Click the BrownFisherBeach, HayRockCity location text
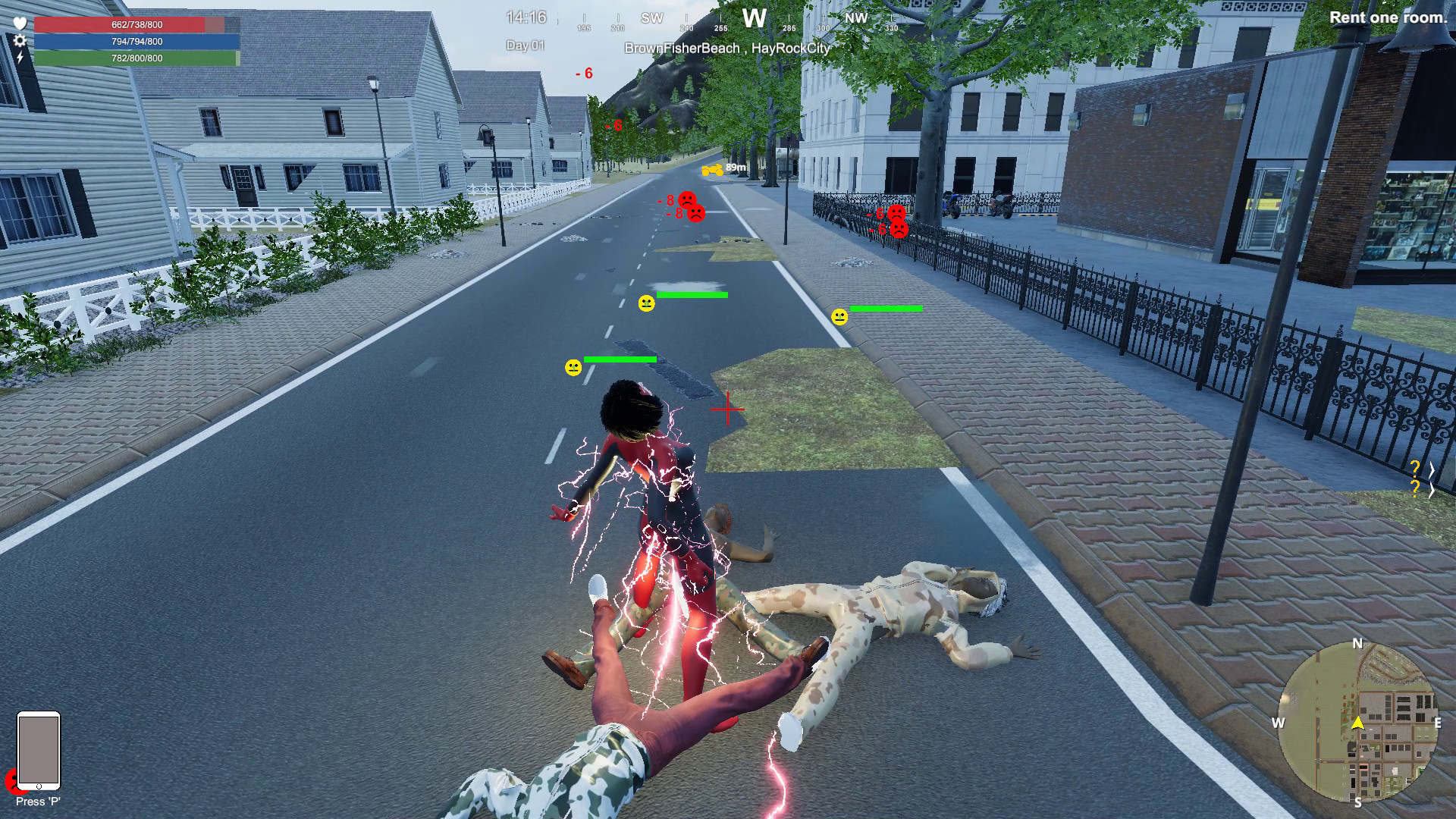The height and width of the screenshot is (819, 1456). (x=726, y=47)
